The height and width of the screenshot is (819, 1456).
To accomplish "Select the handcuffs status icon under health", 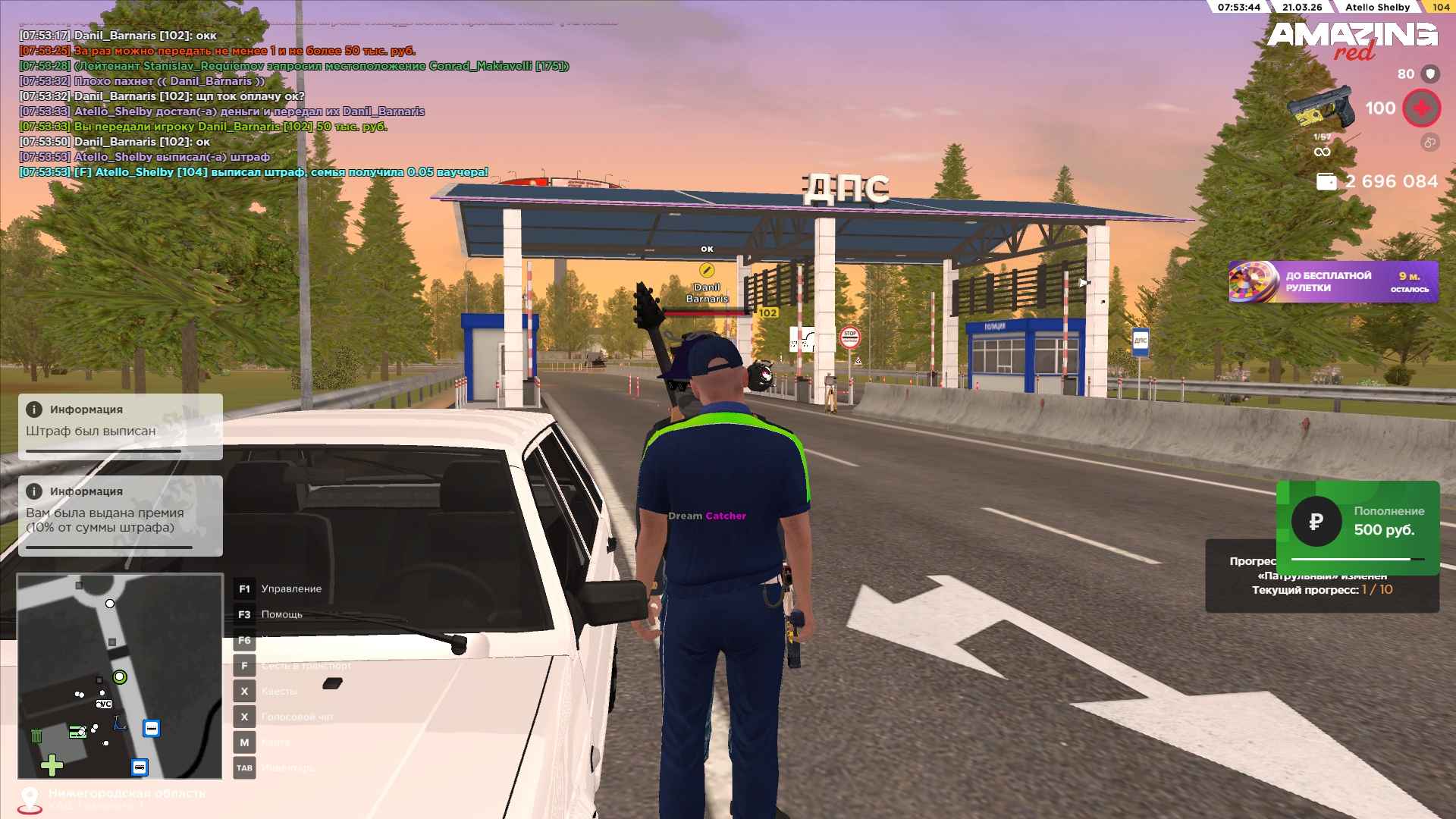I will [1429, 142].
